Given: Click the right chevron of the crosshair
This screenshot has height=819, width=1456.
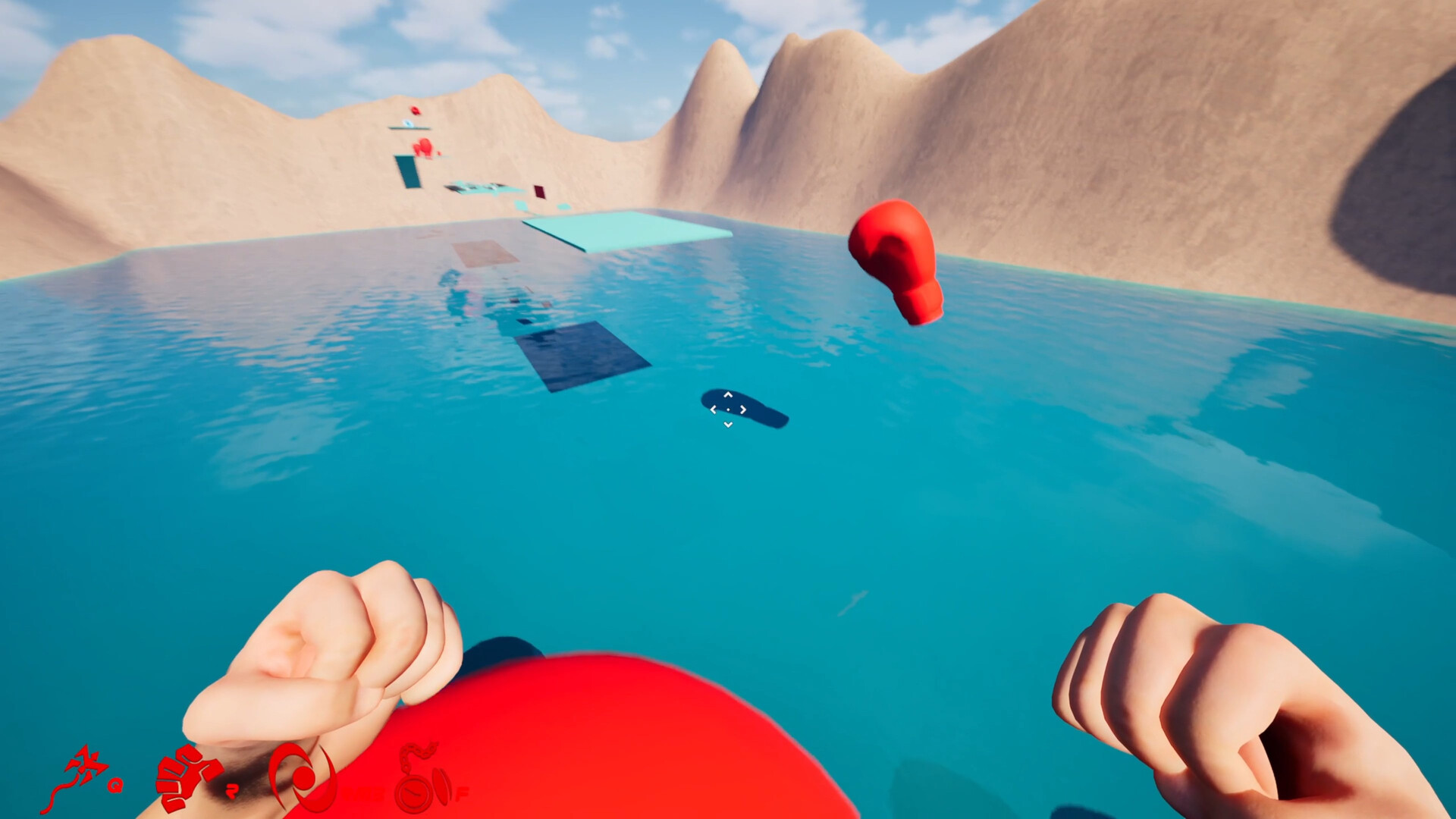Looking at the screenshot, I should click(x=742, y=409).
